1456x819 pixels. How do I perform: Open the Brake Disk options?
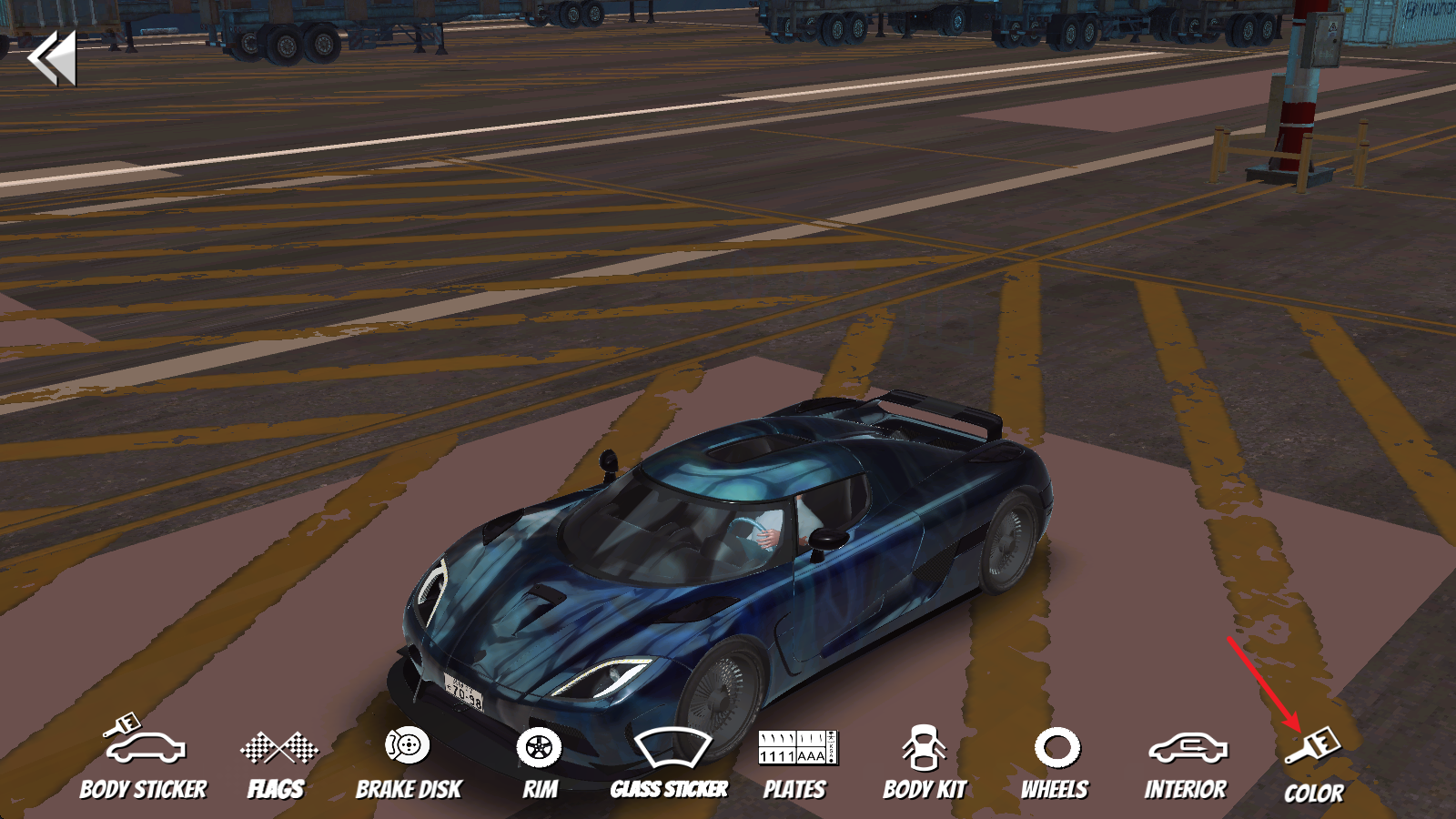pyautogui.click(x=409, y=763)
